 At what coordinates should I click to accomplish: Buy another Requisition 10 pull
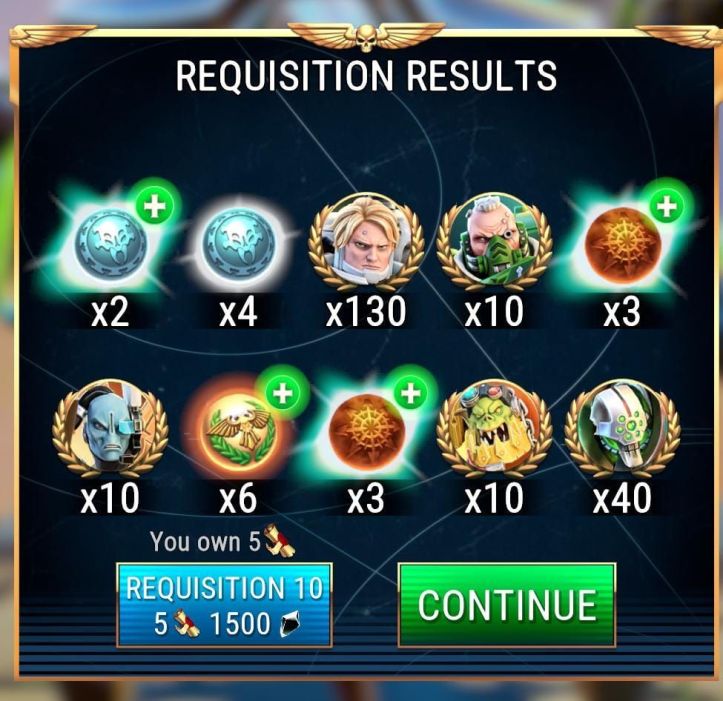pyautogui.click(x=224, y=605)
